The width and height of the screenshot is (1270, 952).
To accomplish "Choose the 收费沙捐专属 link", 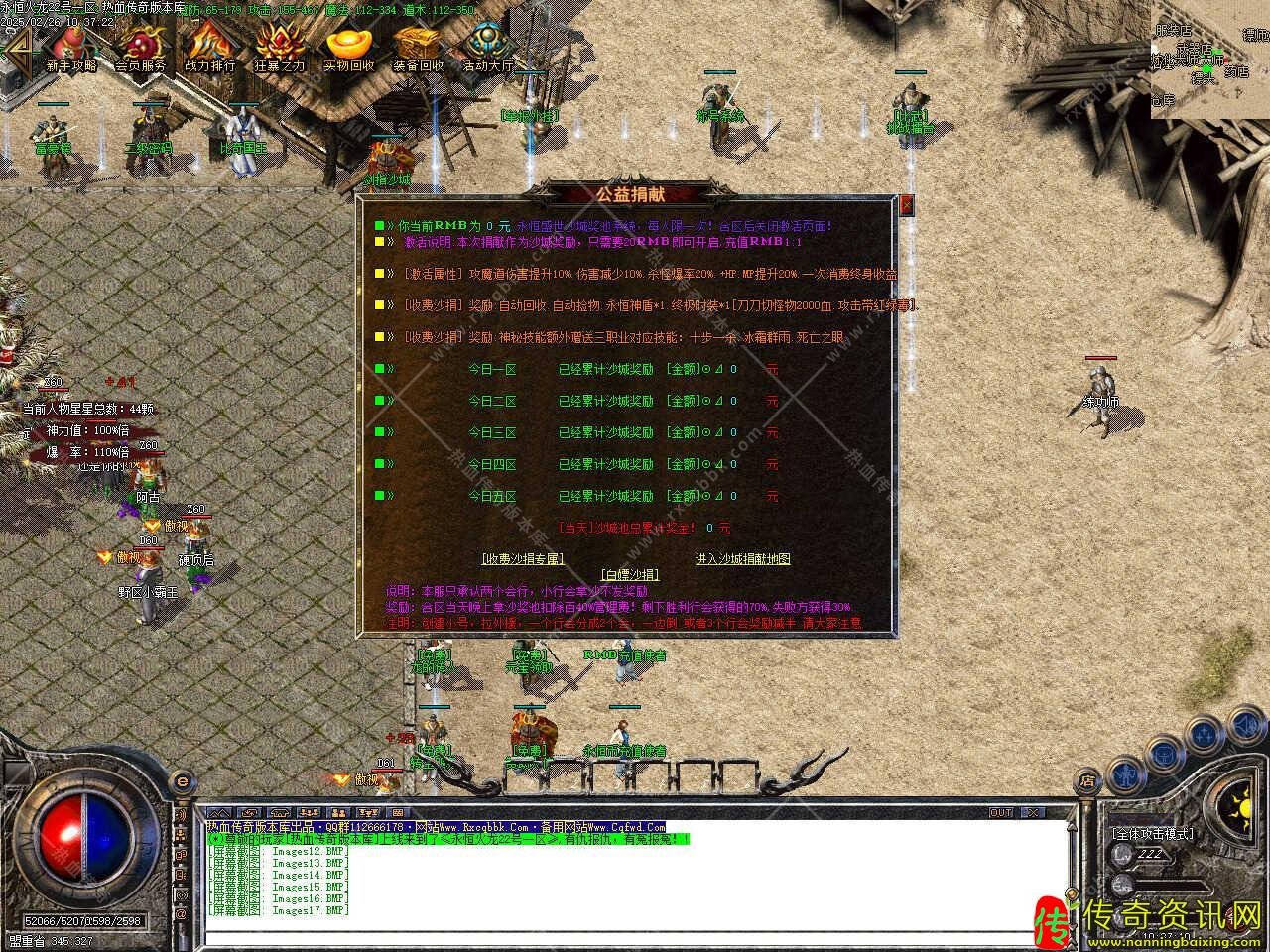I will click(x=522, y=559).
